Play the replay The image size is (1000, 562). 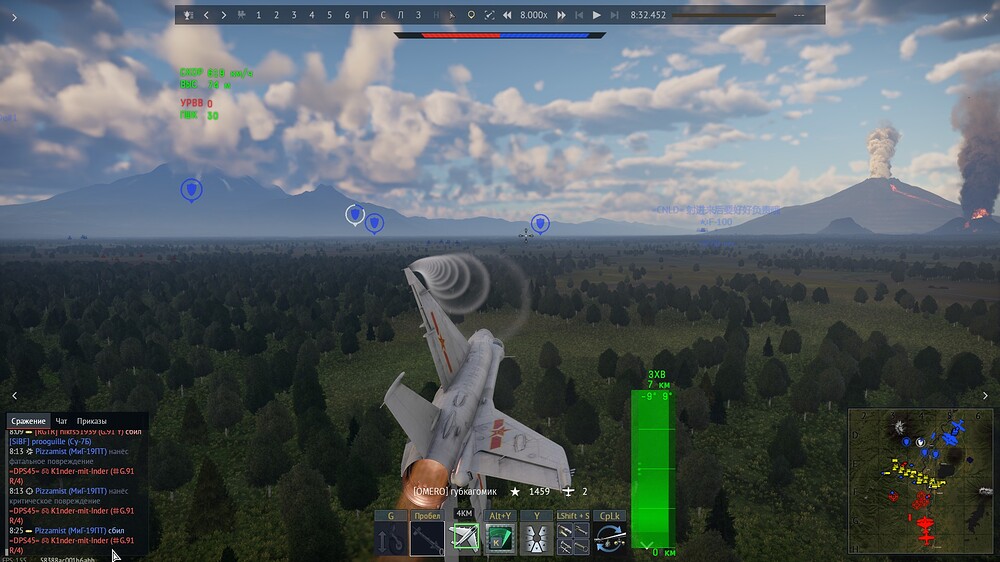pyautogui.click(x=597, y=15)
